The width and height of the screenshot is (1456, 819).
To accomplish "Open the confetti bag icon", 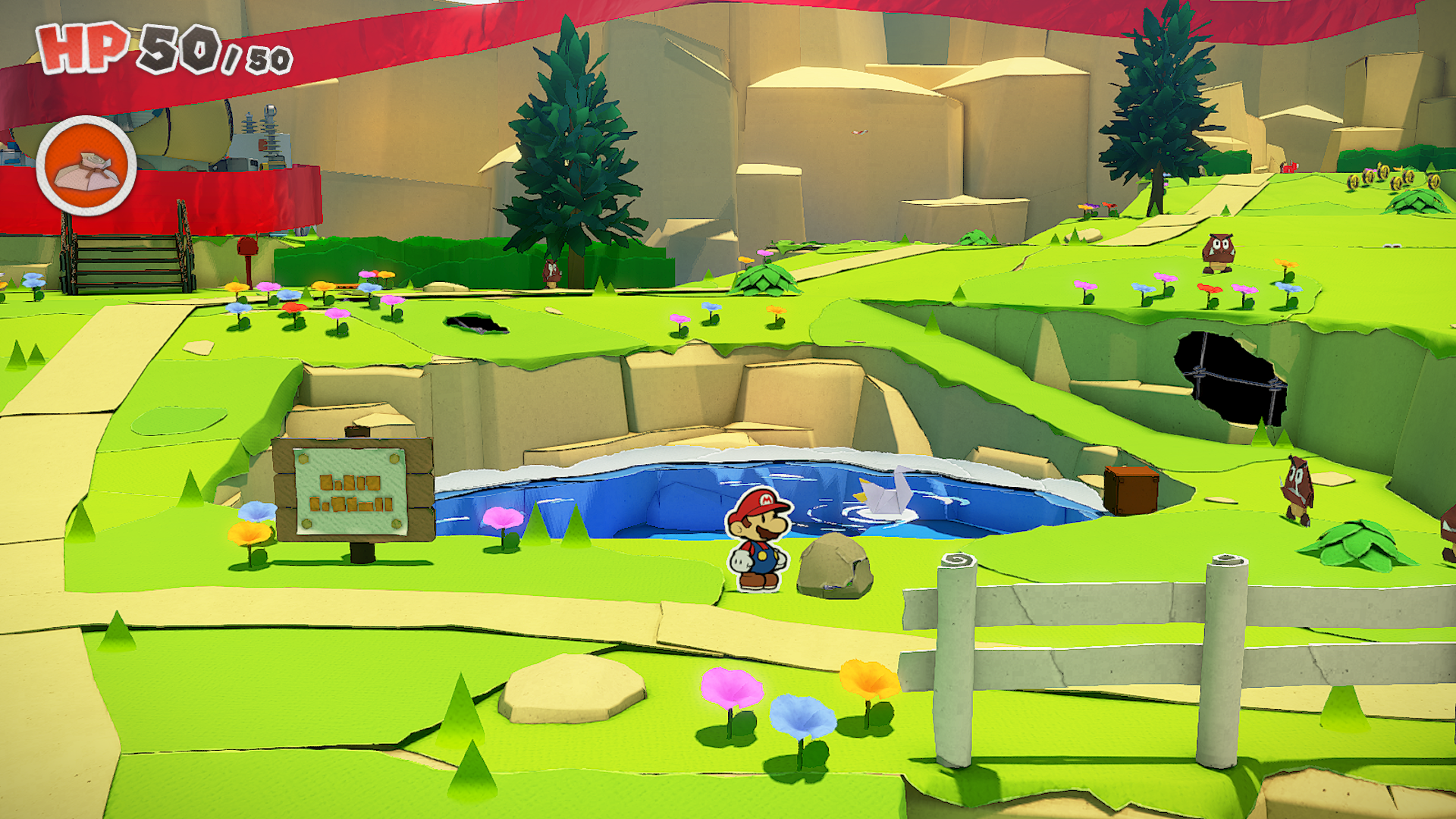I will 86,166.
